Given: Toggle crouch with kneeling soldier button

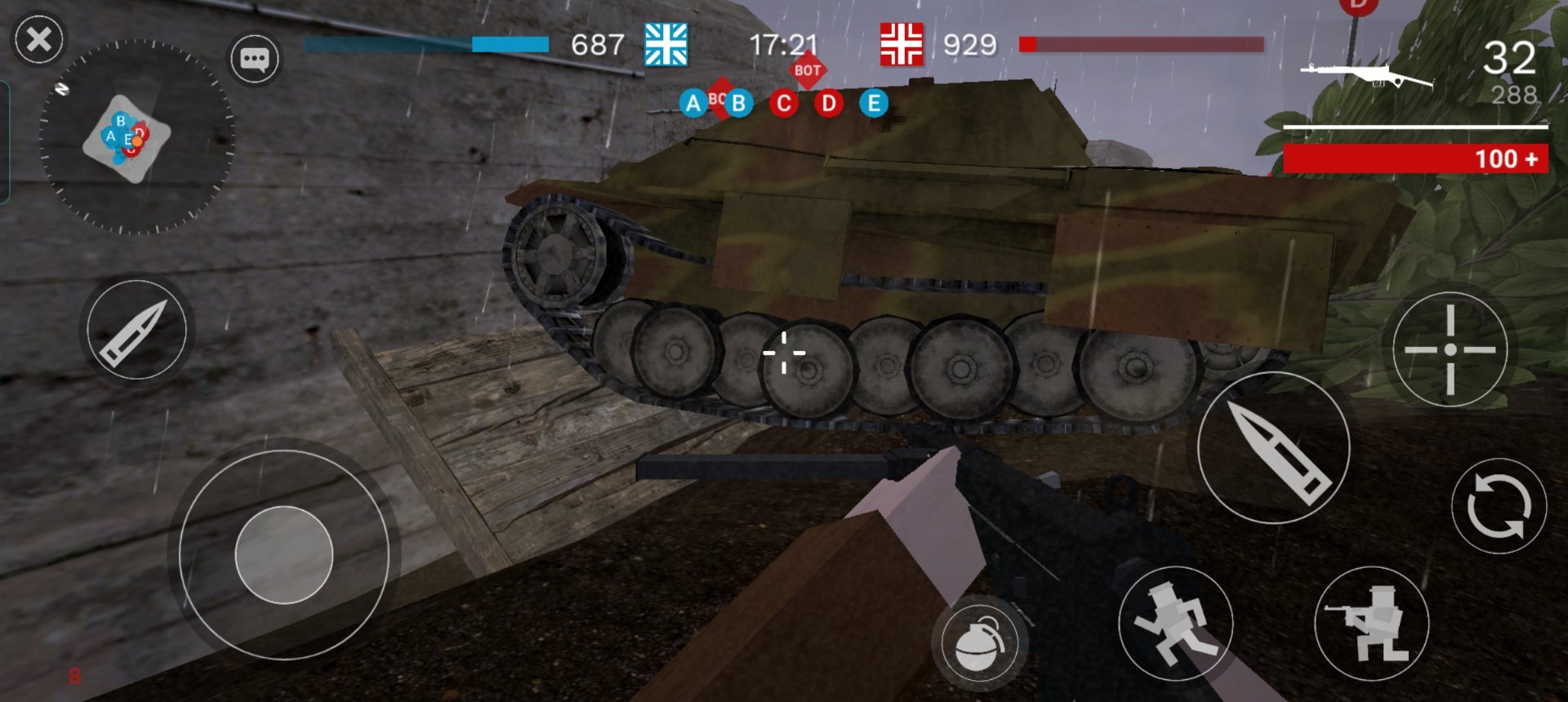Looking at the screenshot, I should 1371,624.
